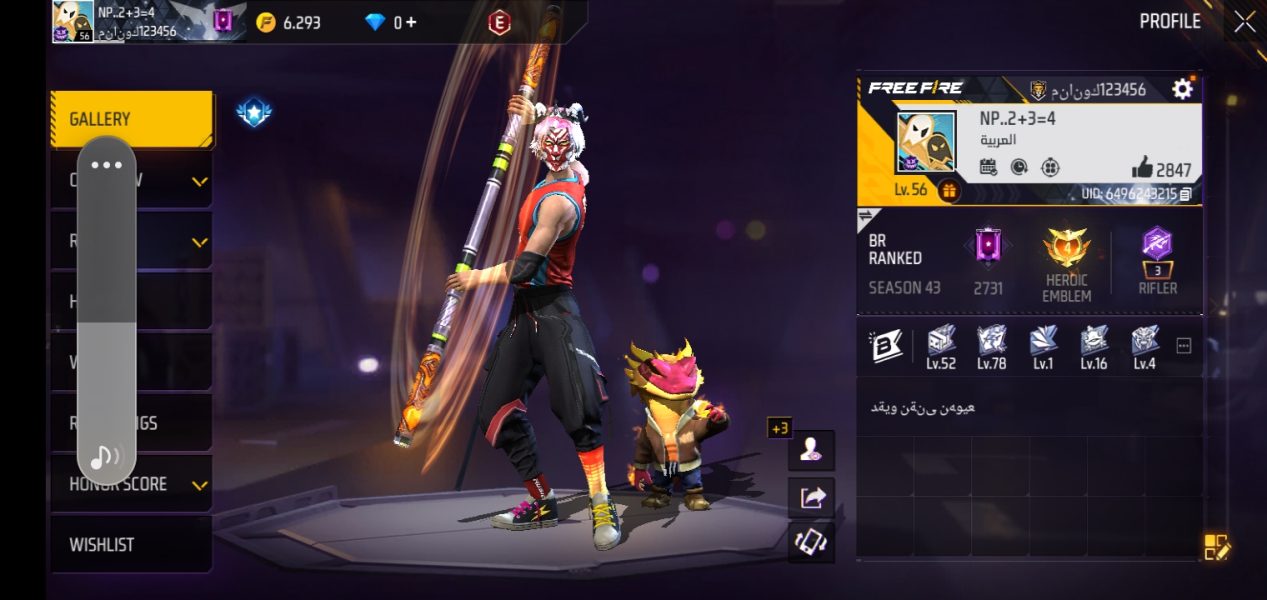Open the Rifler weapon title badge
Screen dimensions: 1267x600
coord(1157,244)
